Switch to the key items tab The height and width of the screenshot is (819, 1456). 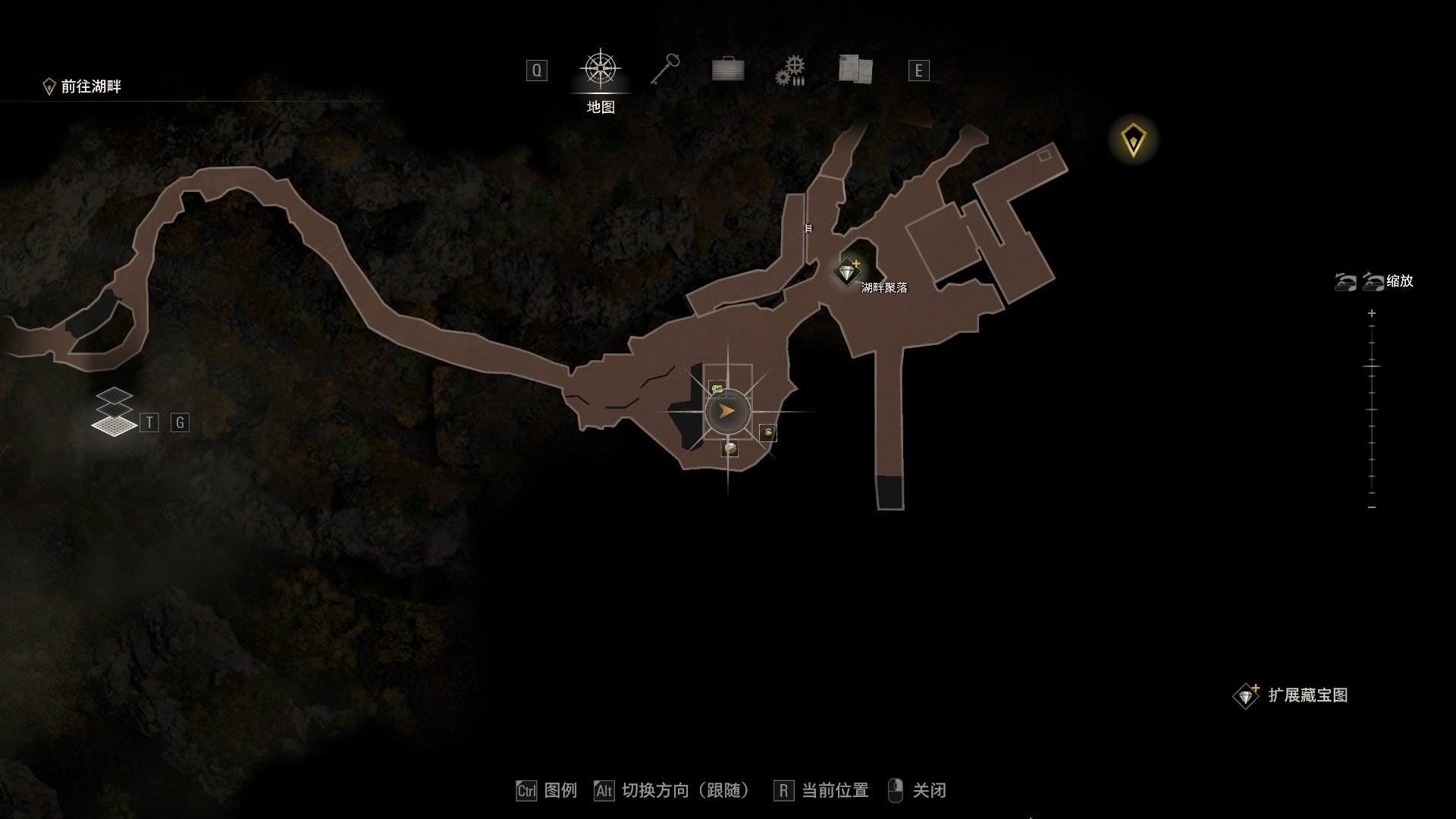pos(665,70)
